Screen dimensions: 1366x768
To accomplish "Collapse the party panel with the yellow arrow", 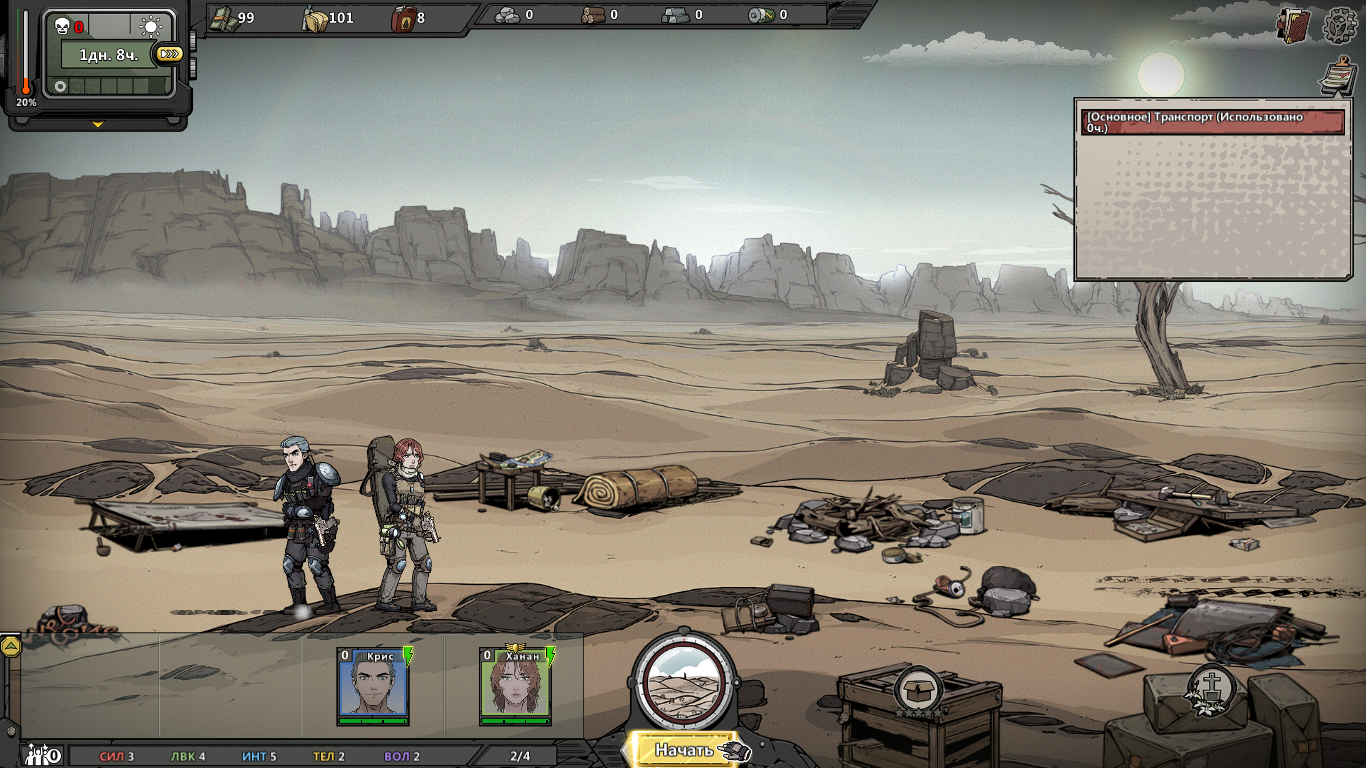I will [x=10, y=646].
